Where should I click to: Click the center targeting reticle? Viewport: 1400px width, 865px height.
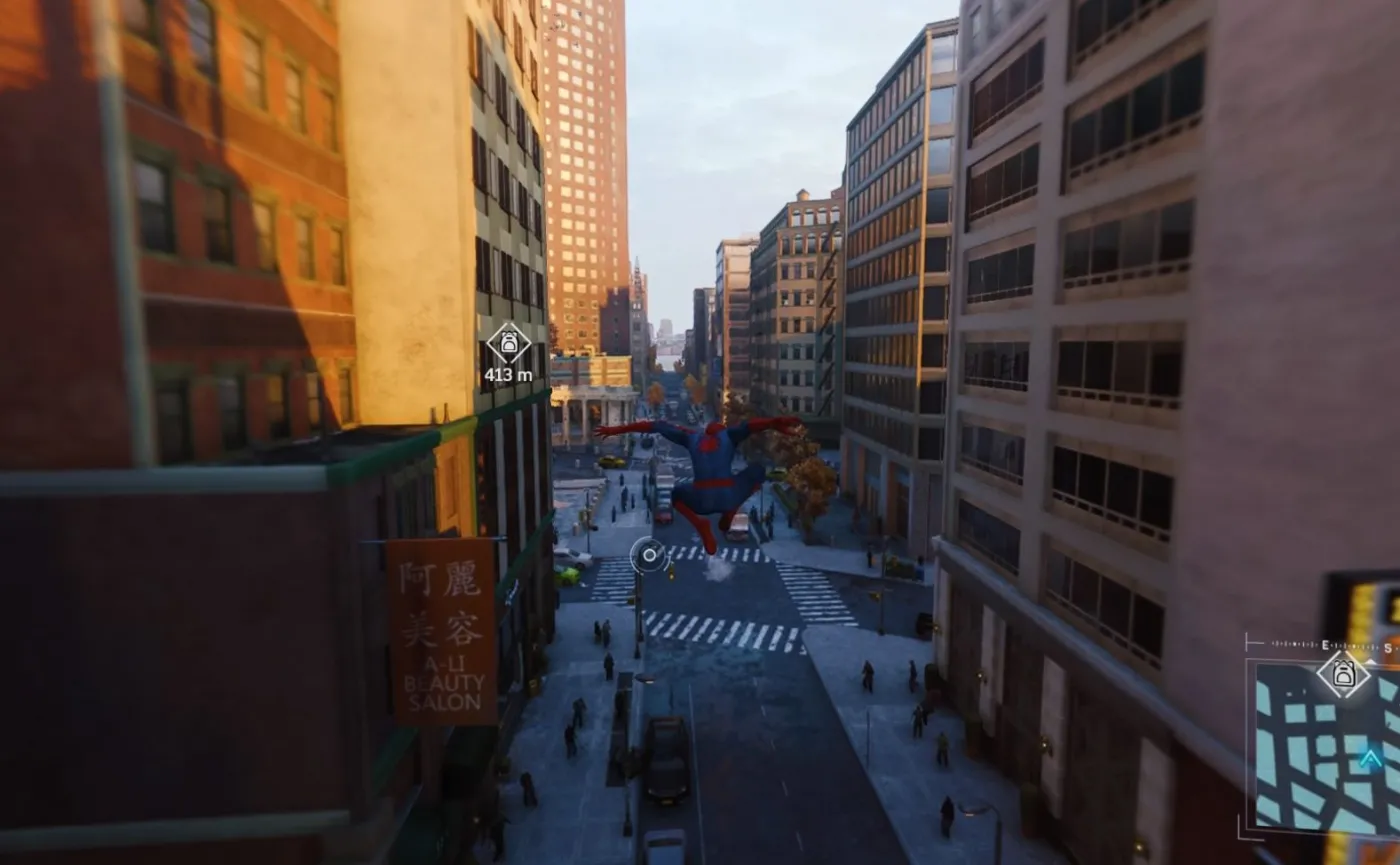click(x=650, y=554)
